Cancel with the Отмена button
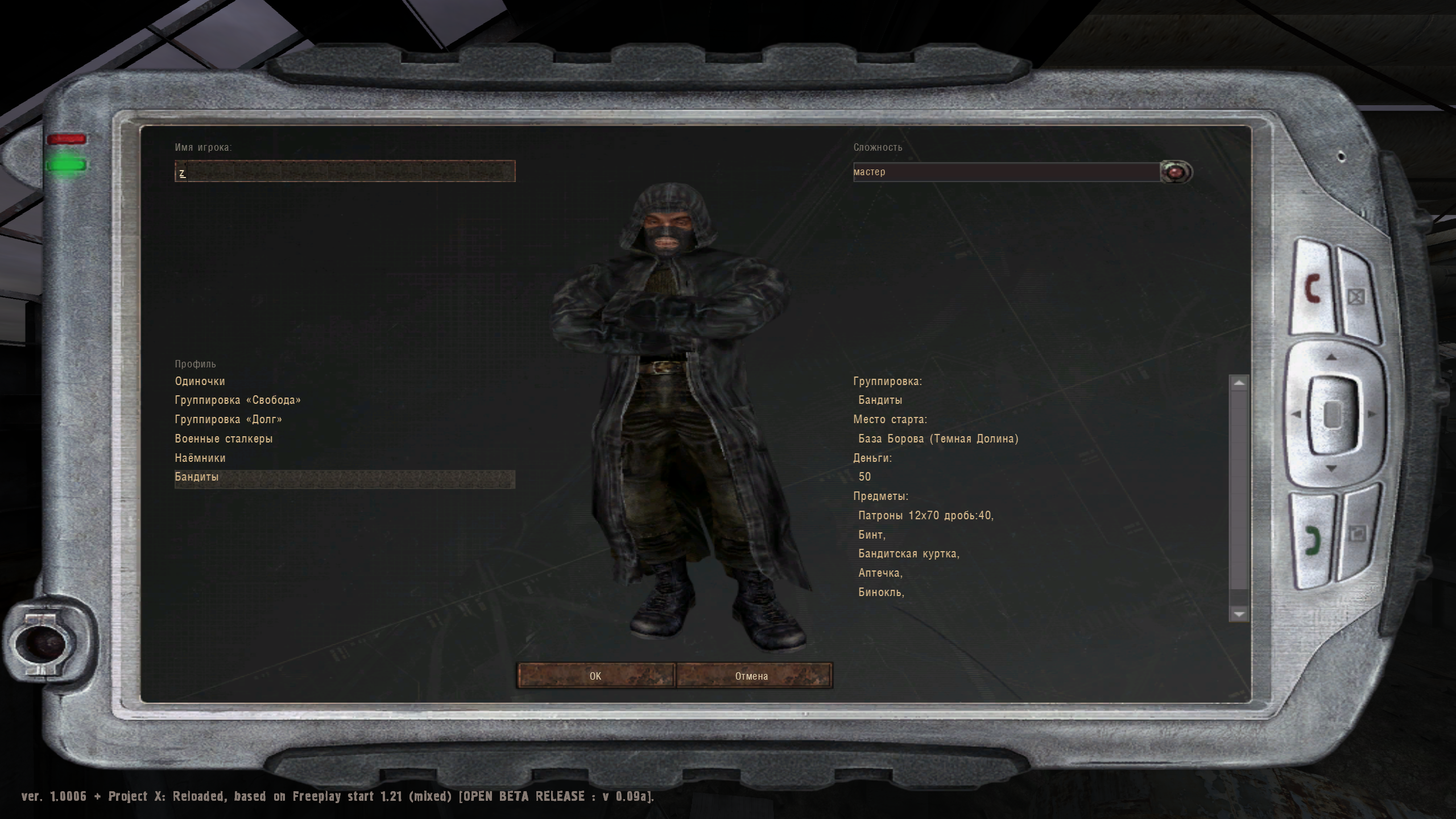Image resolution: width=1456 pixels, height=819 pixels. (754, 676)
